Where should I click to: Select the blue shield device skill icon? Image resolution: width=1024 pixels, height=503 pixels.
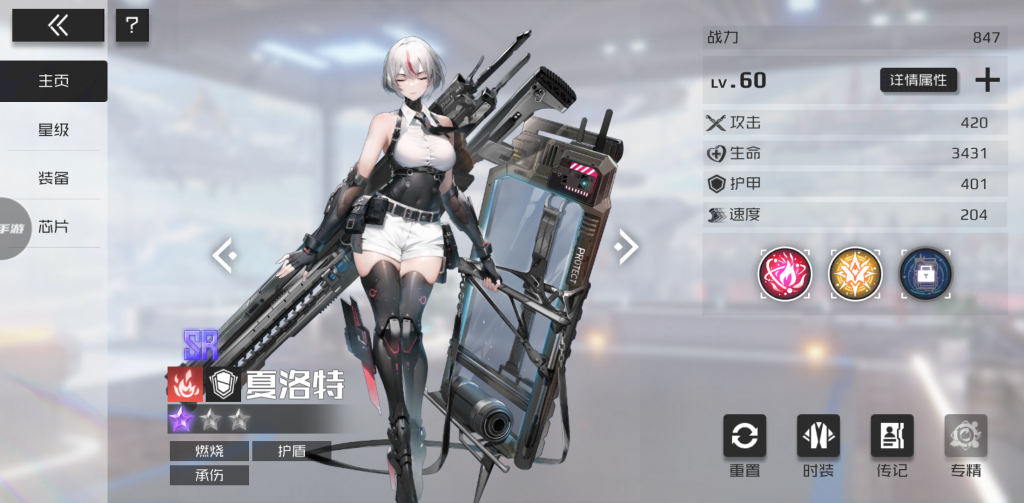coord(925,273)
